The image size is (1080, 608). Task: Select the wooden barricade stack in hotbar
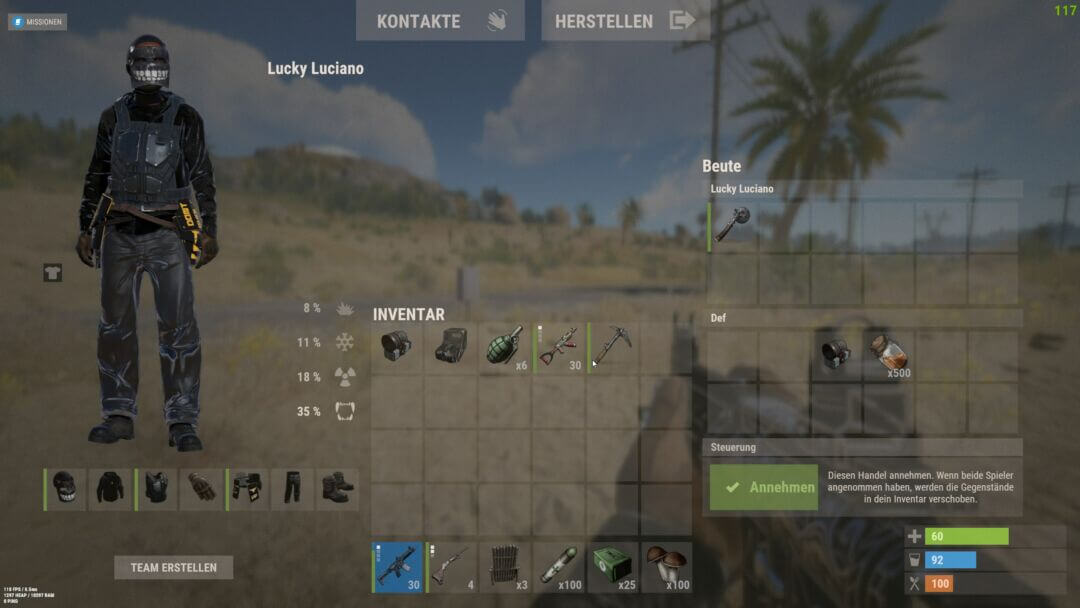505,567
